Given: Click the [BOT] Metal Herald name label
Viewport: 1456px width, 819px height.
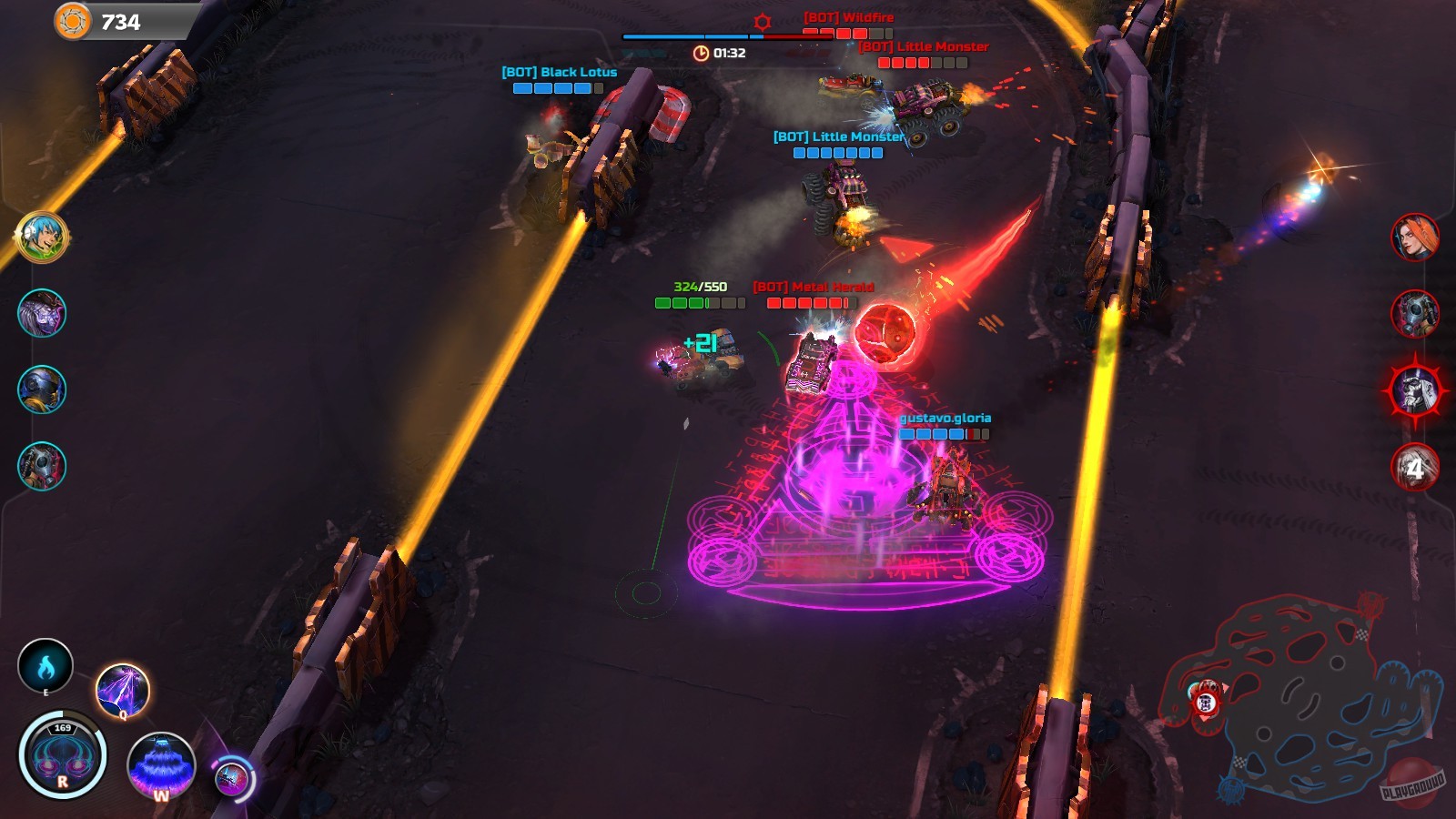Looking at the screenshot, I should click(812, 287).
